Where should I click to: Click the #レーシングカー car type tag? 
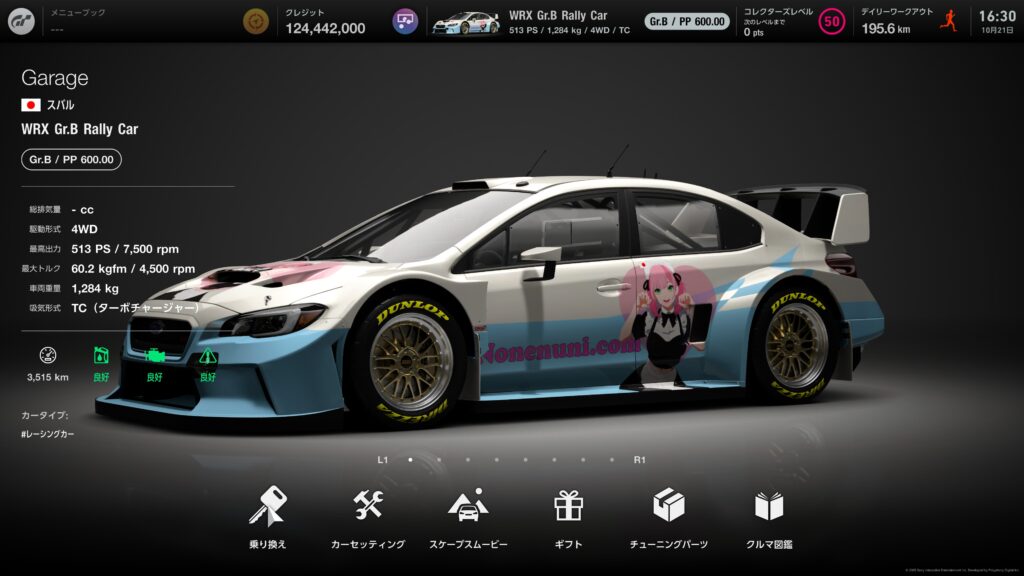pyautogui.click(x=48, y=434)
